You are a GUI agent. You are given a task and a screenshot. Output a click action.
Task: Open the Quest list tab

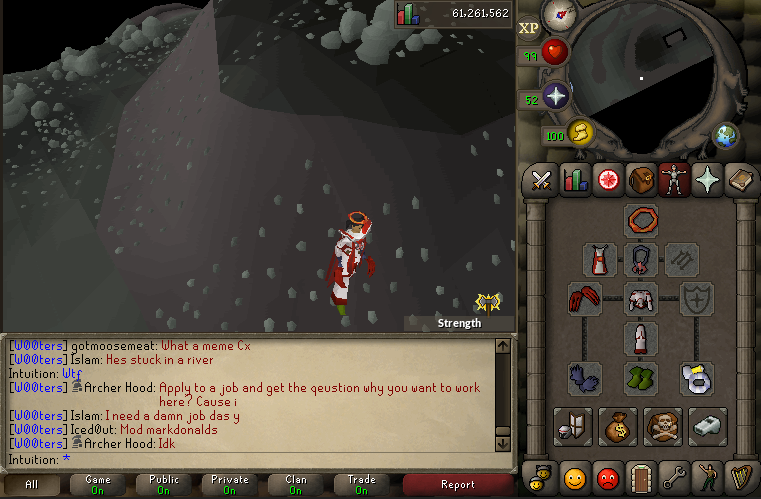click(x=607, y=180)
